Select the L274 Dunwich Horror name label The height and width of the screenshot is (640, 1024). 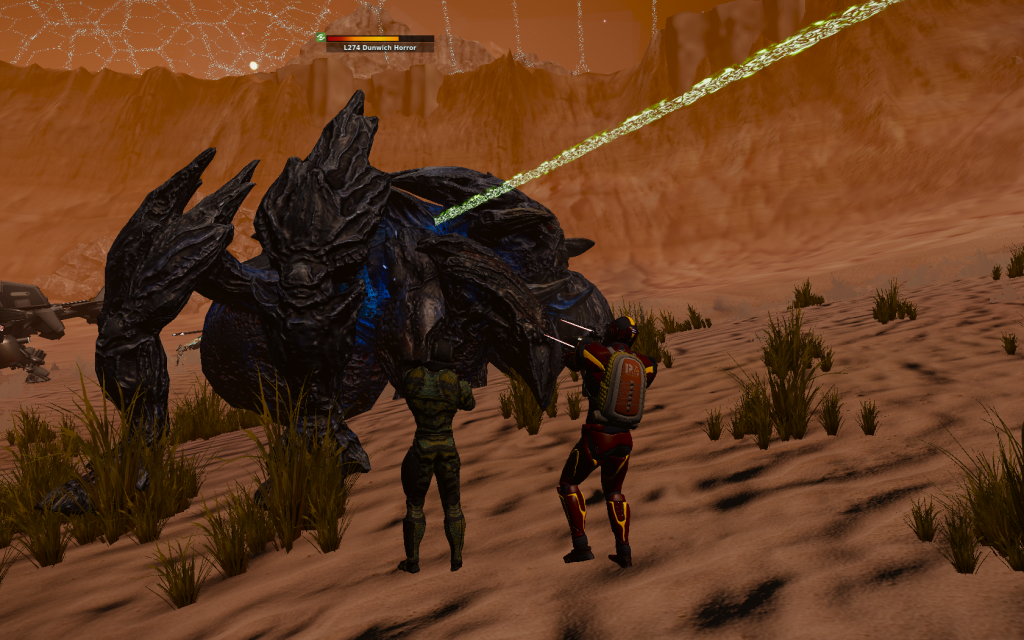click(x=379, y=47)
